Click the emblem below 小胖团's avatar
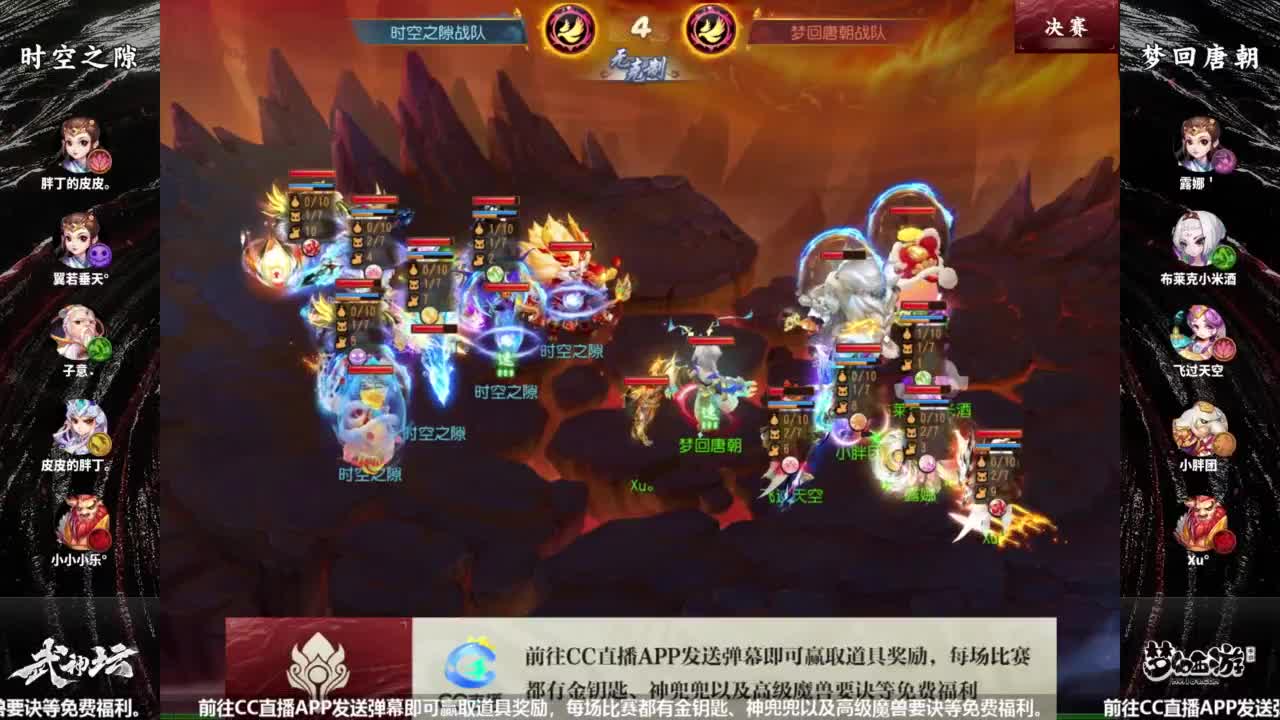 [x=1224, y=444]
